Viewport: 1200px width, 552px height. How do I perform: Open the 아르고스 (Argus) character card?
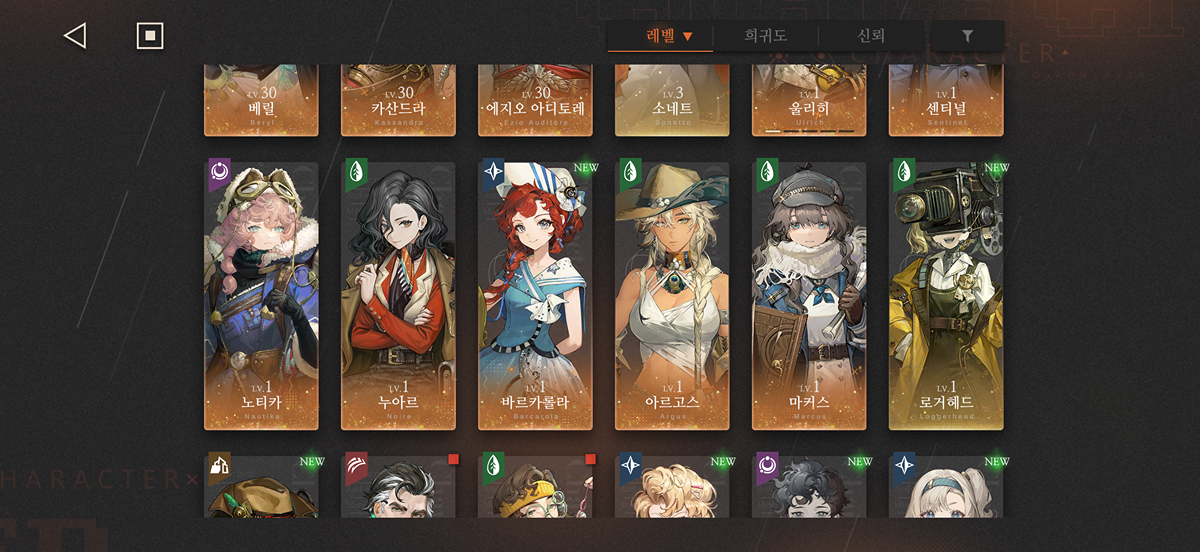click(672, 295)
